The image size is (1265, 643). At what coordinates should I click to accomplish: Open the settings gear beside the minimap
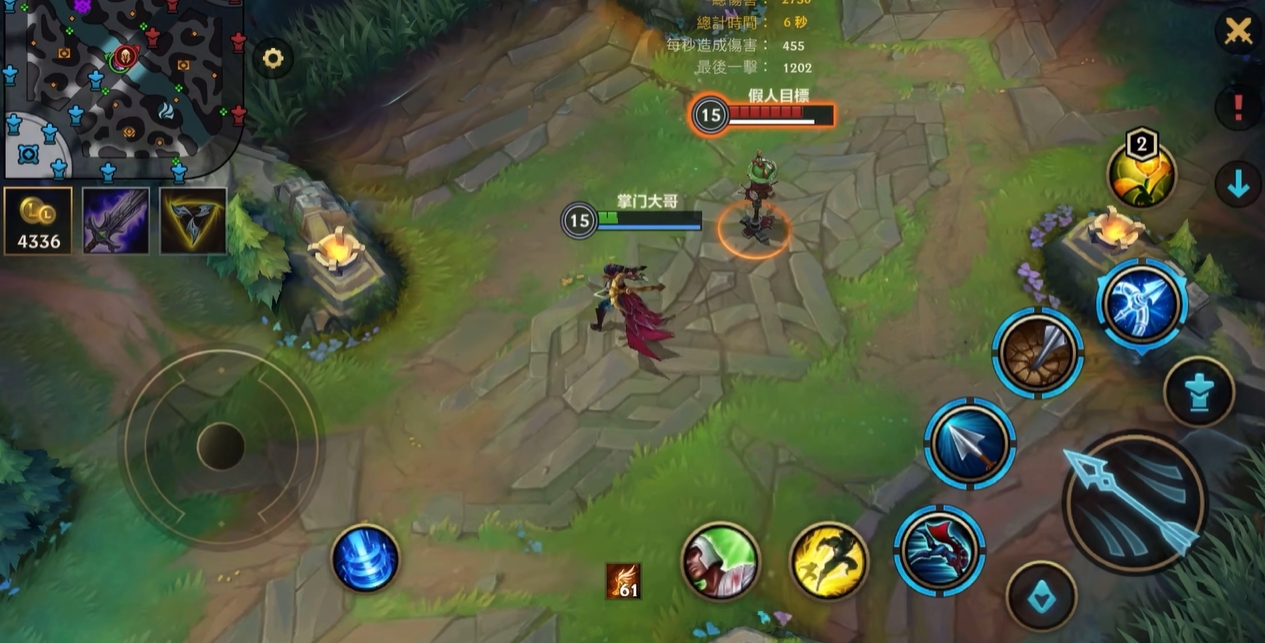(272, 58)
